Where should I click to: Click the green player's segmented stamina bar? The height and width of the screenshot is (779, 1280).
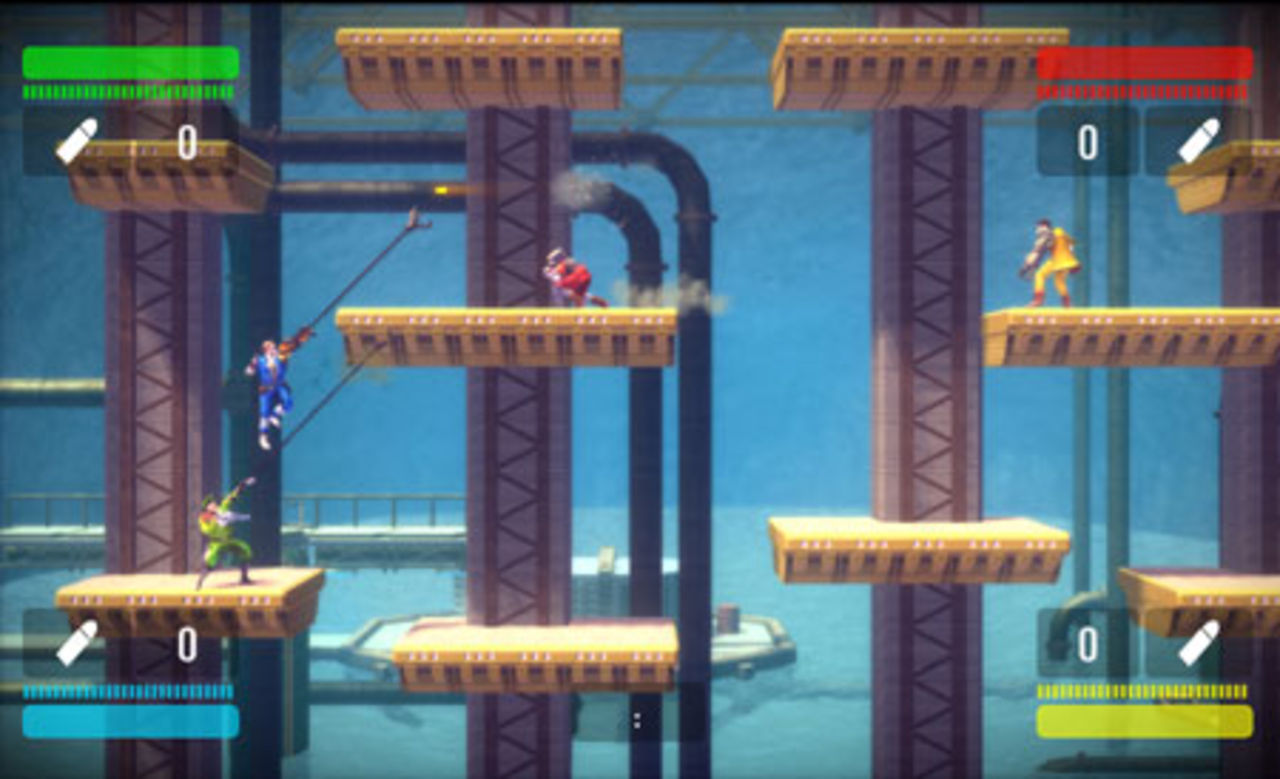(x=130, y=93)
